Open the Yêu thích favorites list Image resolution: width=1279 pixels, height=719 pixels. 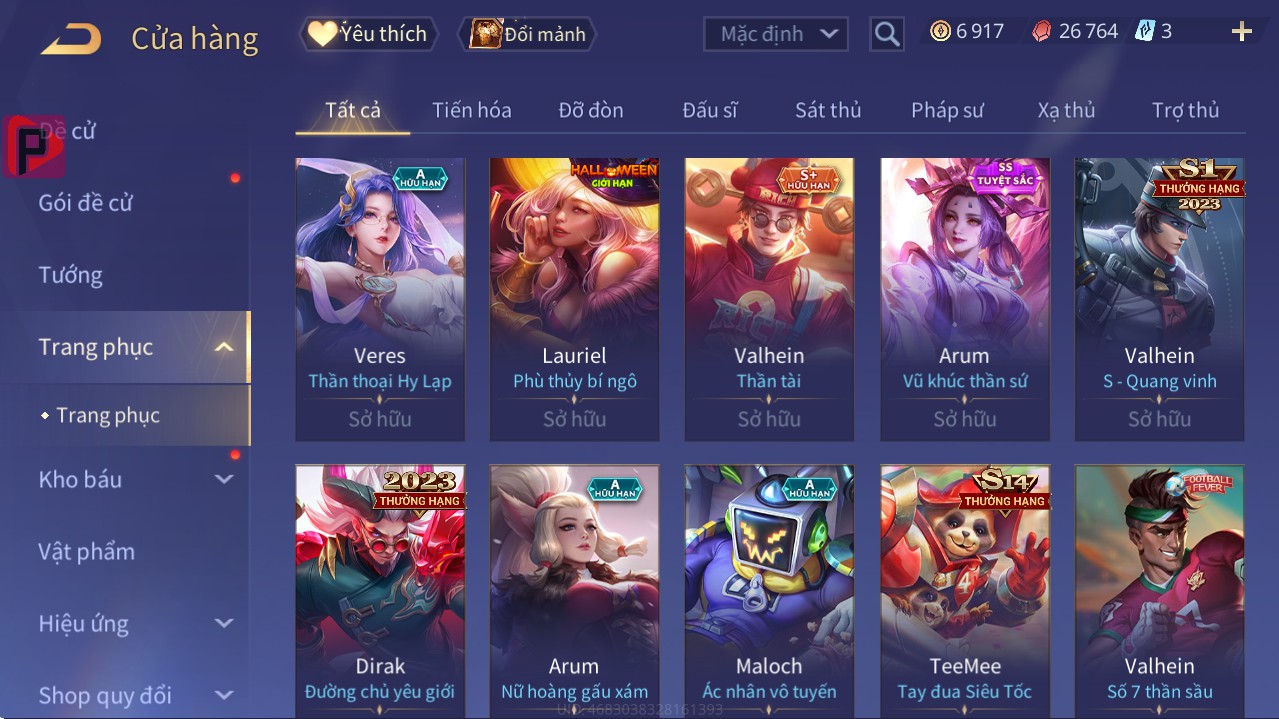pos(367,34)
